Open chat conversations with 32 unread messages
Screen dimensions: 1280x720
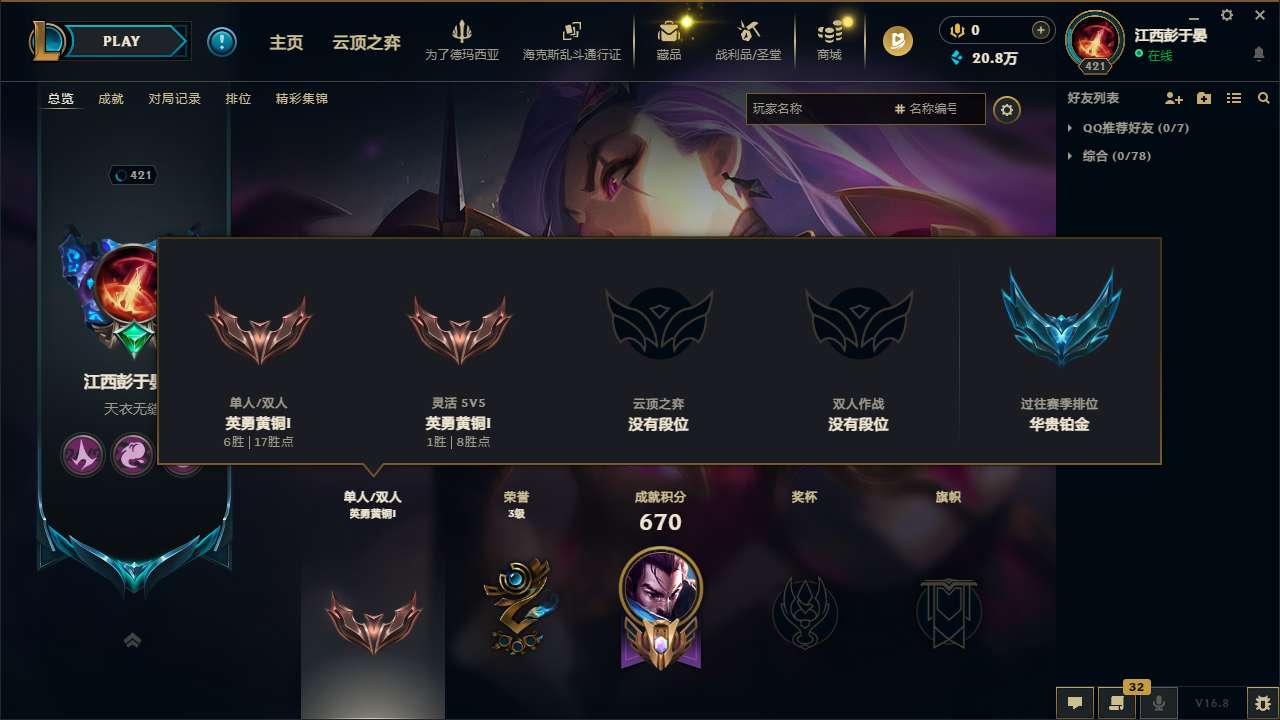[x=1115, y=703]
